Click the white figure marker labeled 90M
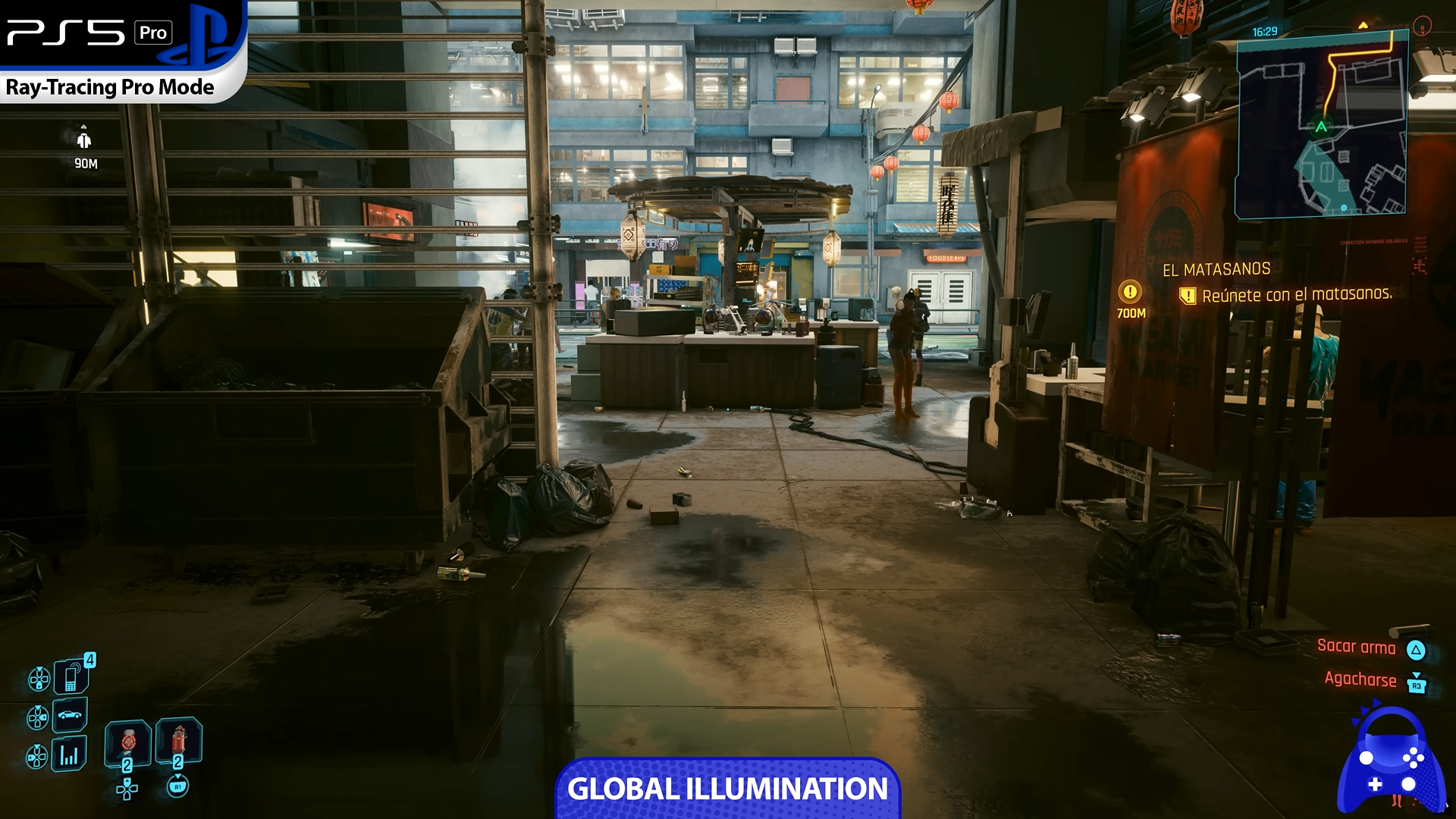1456x819 pixels. pos(84,140)
